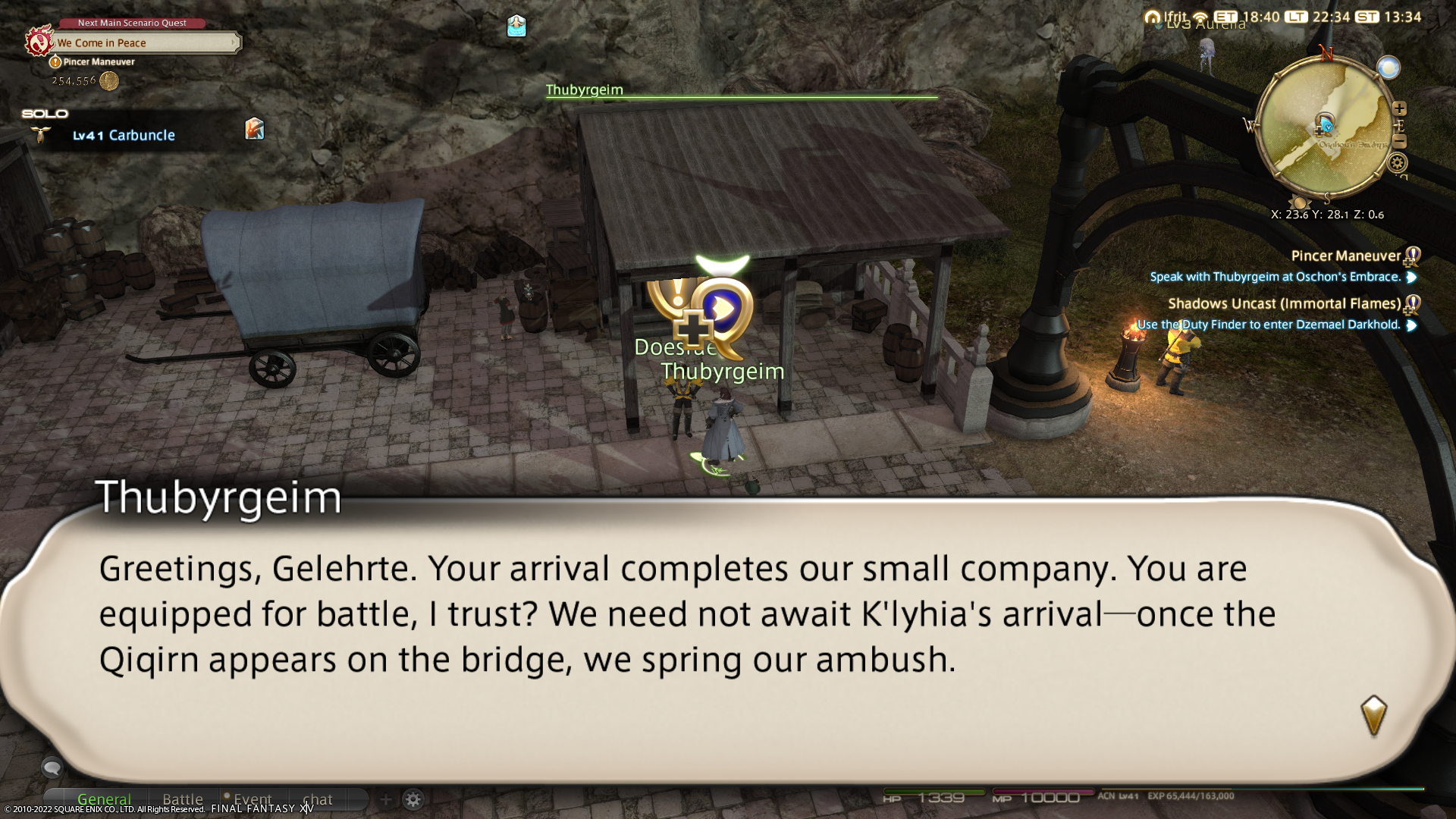Open minimap settings gear
Screen dimensions: 1456x819
coord(1398,163)
